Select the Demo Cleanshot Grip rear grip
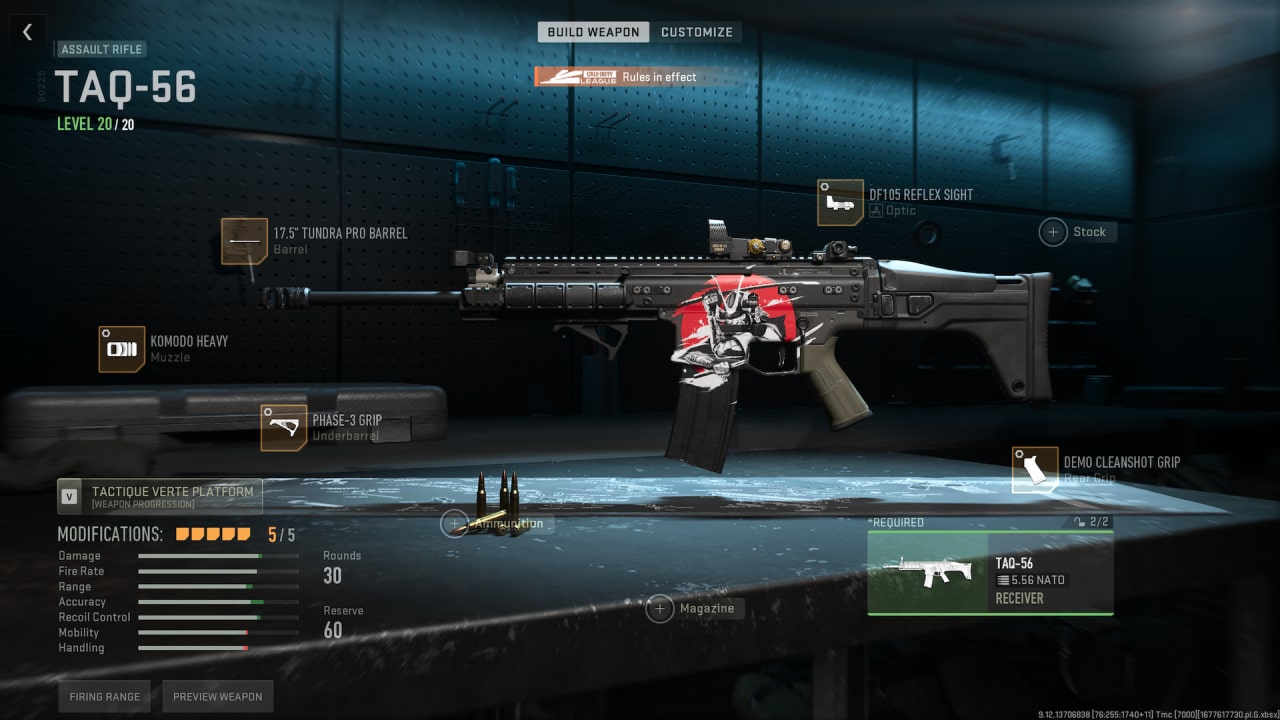 pyautogui.click(x=1035, y=470)
